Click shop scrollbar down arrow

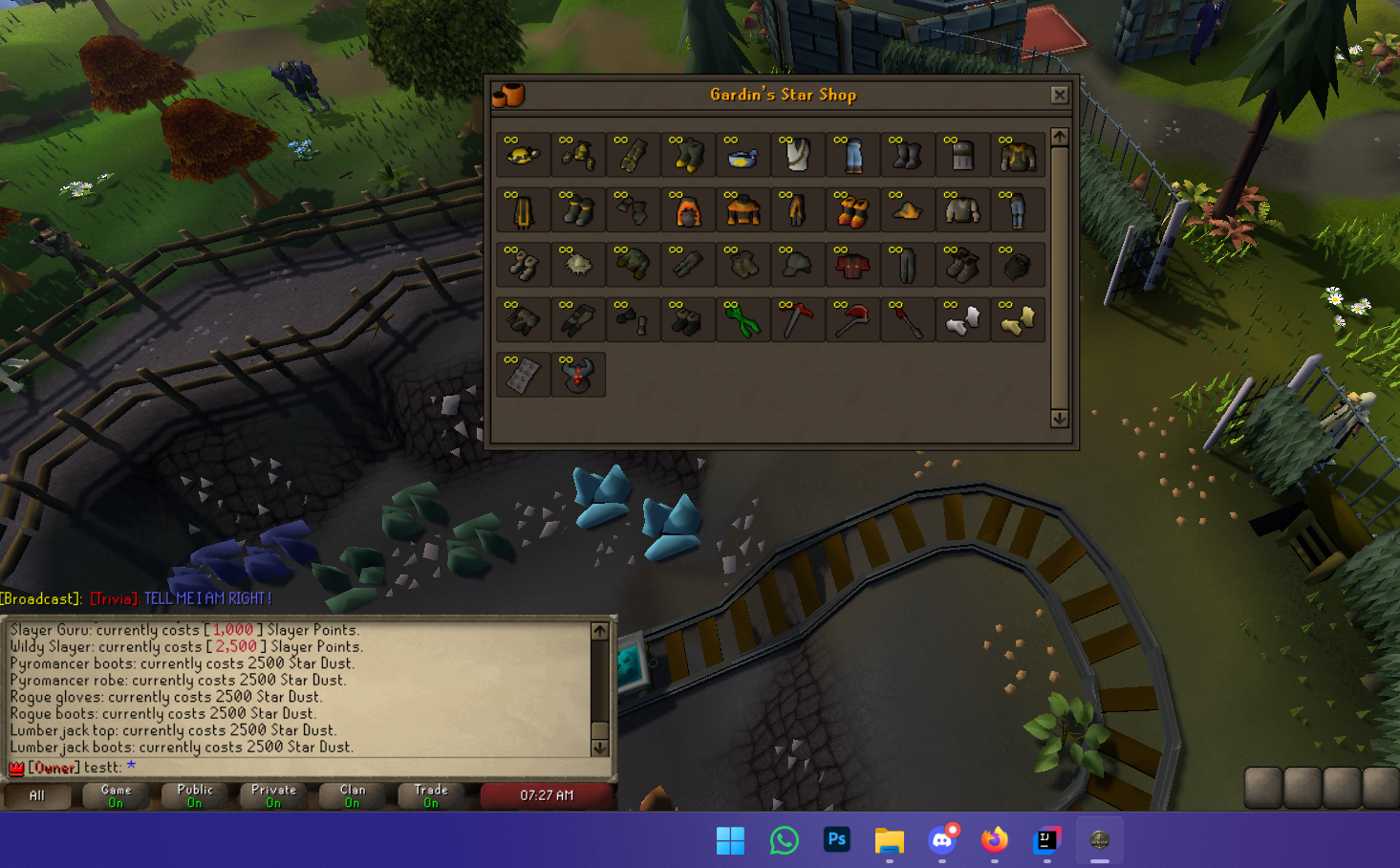coord(1059,419)
